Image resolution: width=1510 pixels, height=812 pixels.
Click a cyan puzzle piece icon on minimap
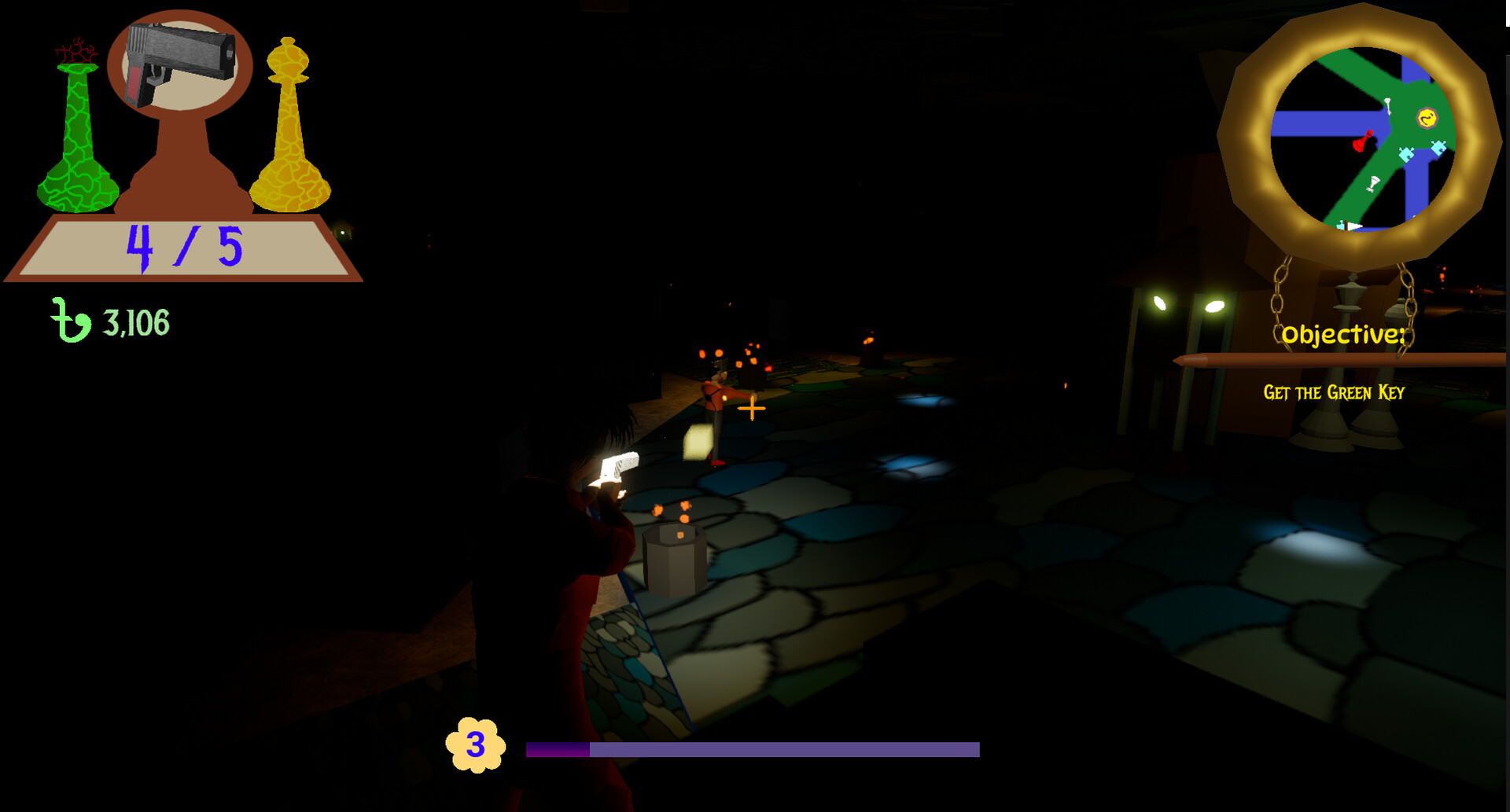pyautogui.click(x=1406, y=155)
